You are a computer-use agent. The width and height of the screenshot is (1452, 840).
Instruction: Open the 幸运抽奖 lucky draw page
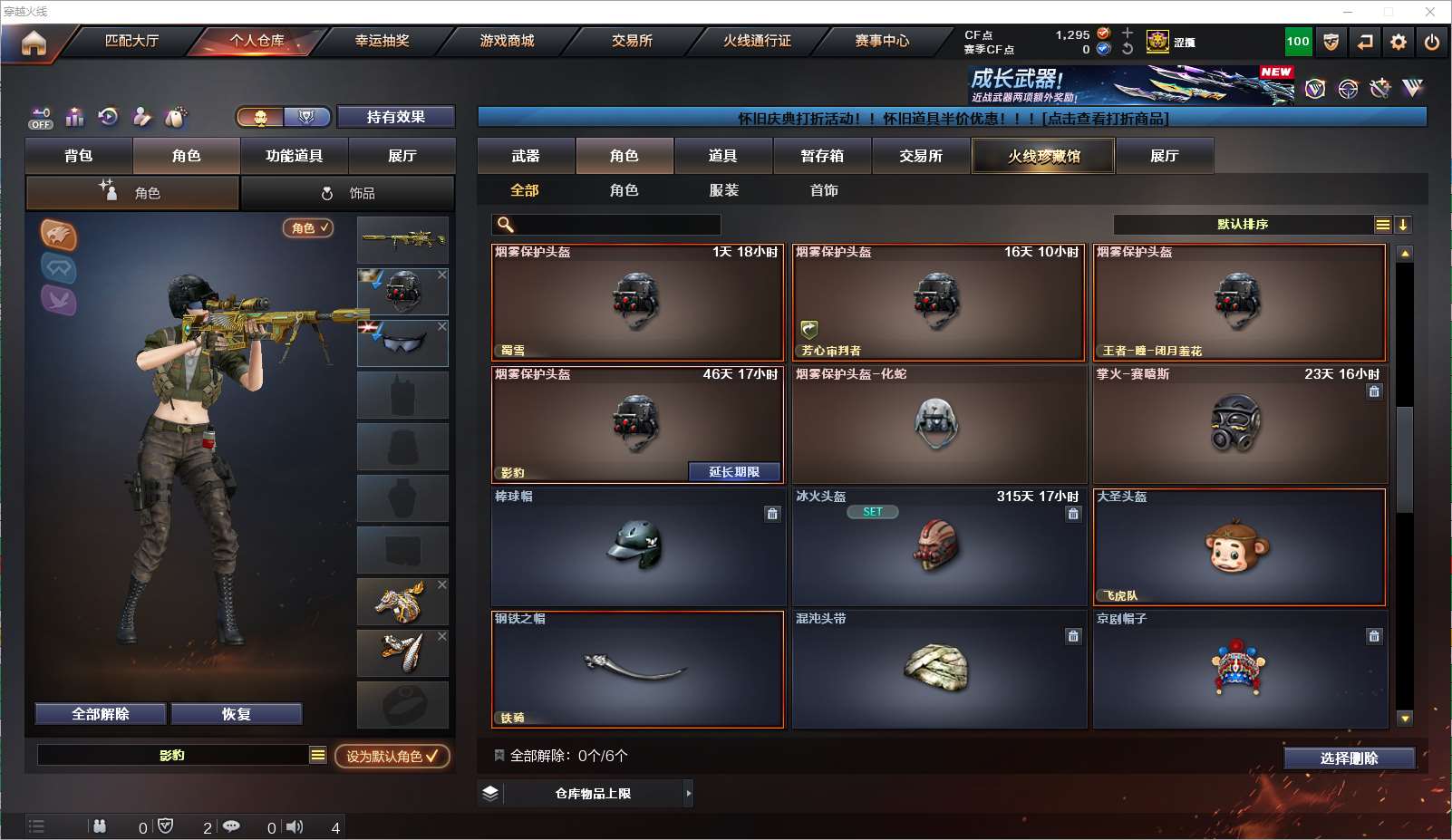point(382,41)
